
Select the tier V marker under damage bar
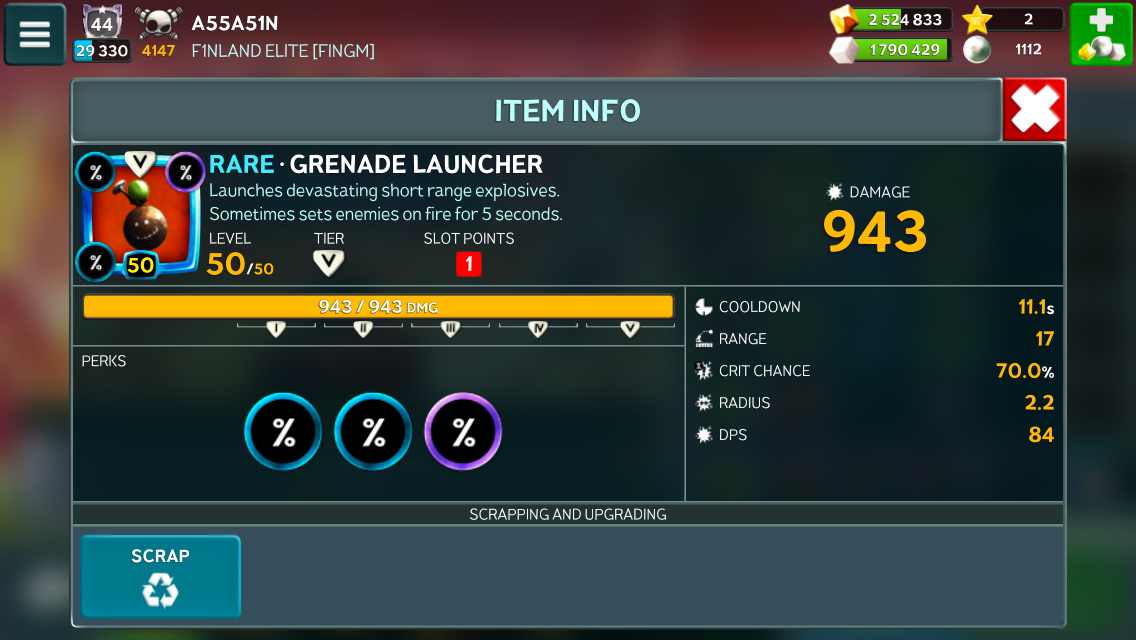pos(629,328)
